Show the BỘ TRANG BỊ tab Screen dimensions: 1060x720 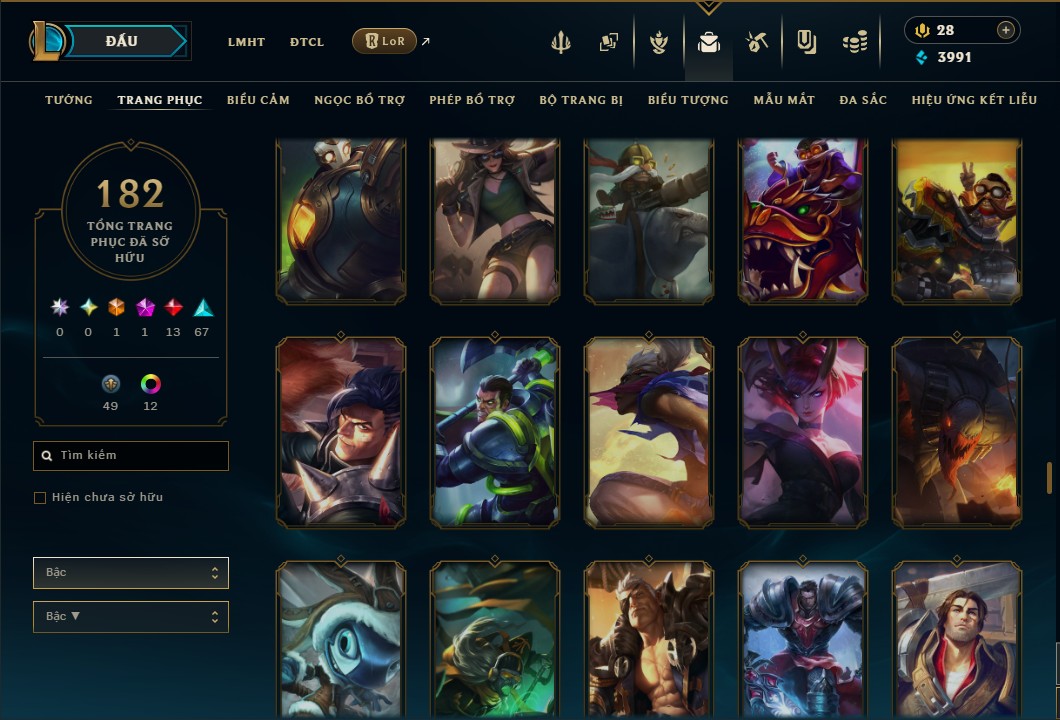pyautogui.click(x=581, y=100)
